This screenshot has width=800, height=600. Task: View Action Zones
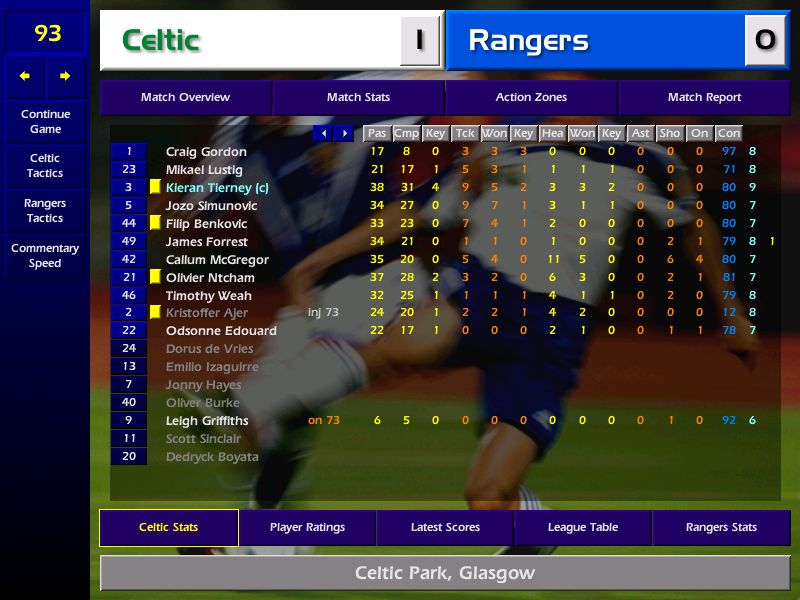[531, 98]
